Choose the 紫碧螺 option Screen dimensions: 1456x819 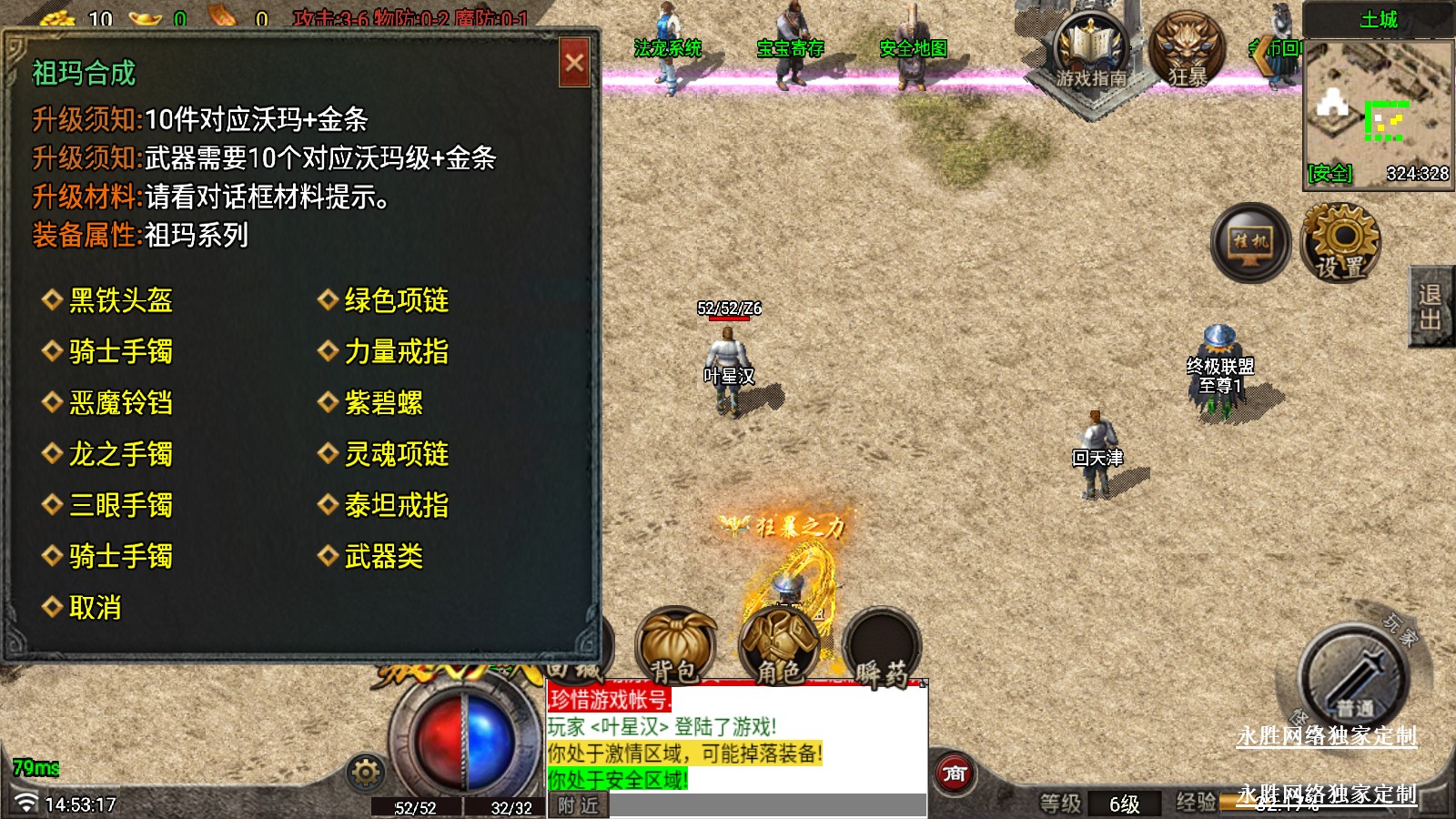click(383, 403)
